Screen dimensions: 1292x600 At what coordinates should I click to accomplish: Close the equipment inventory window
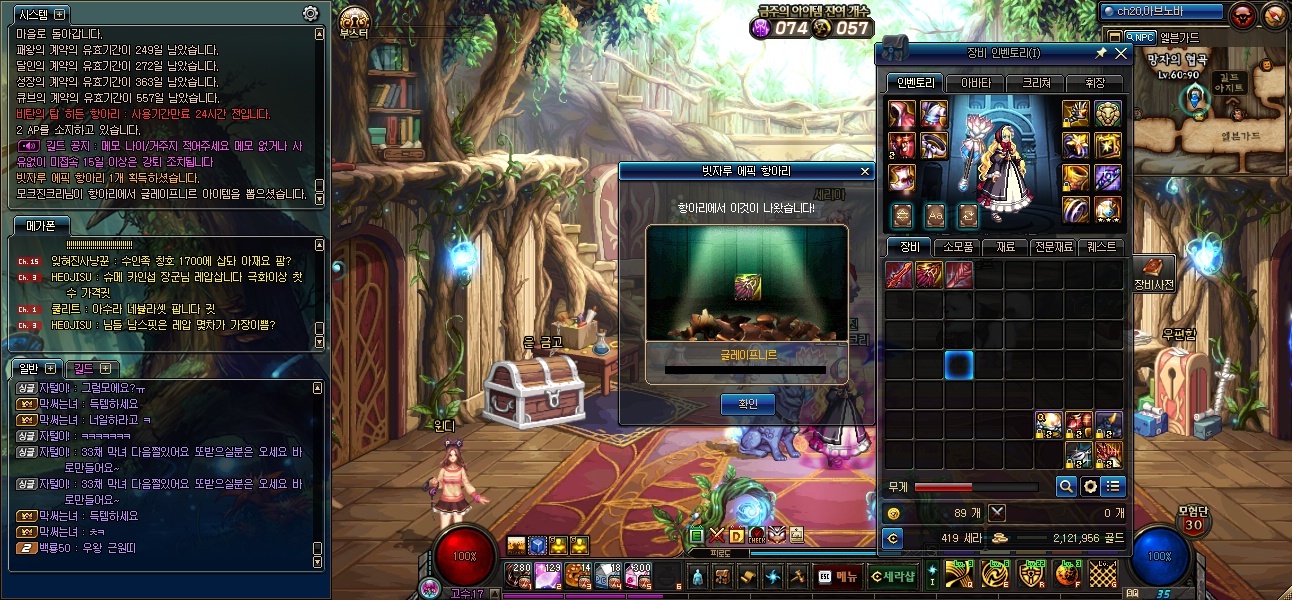point(1121,53)
